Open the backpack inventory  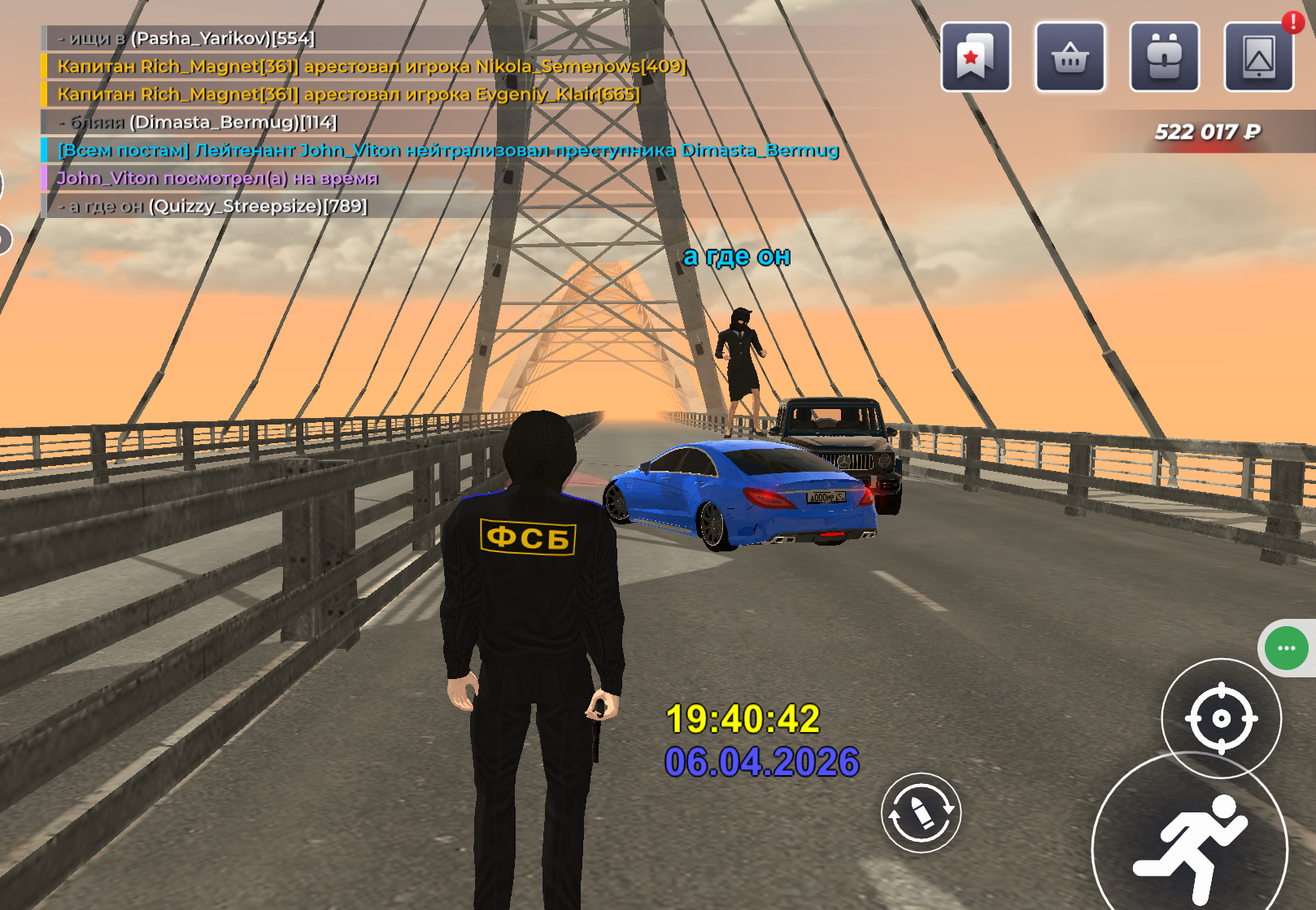click(x=1164, y=57)
